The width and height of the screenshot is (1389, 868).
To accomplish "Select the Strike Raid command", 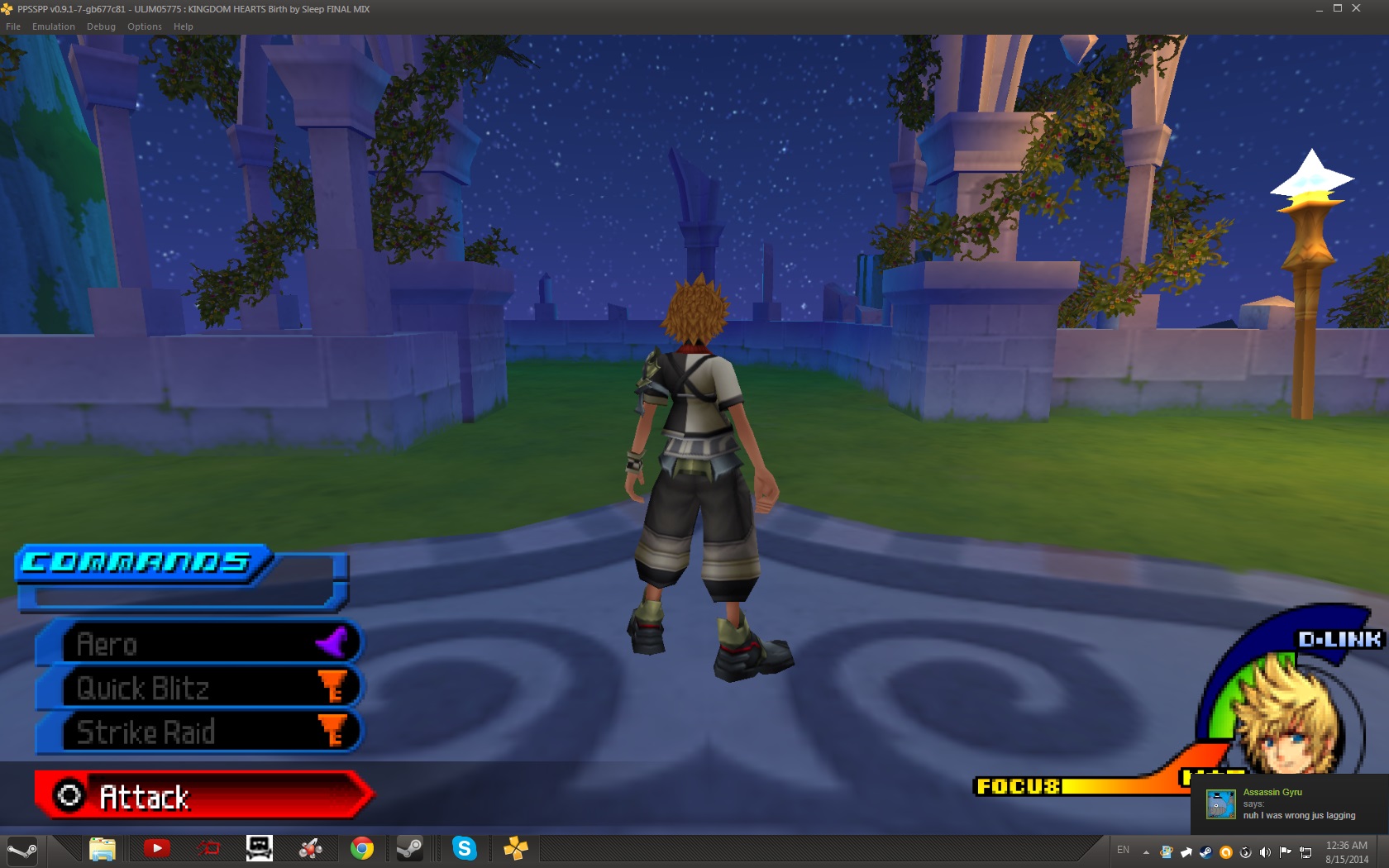I will pos(198,732).
